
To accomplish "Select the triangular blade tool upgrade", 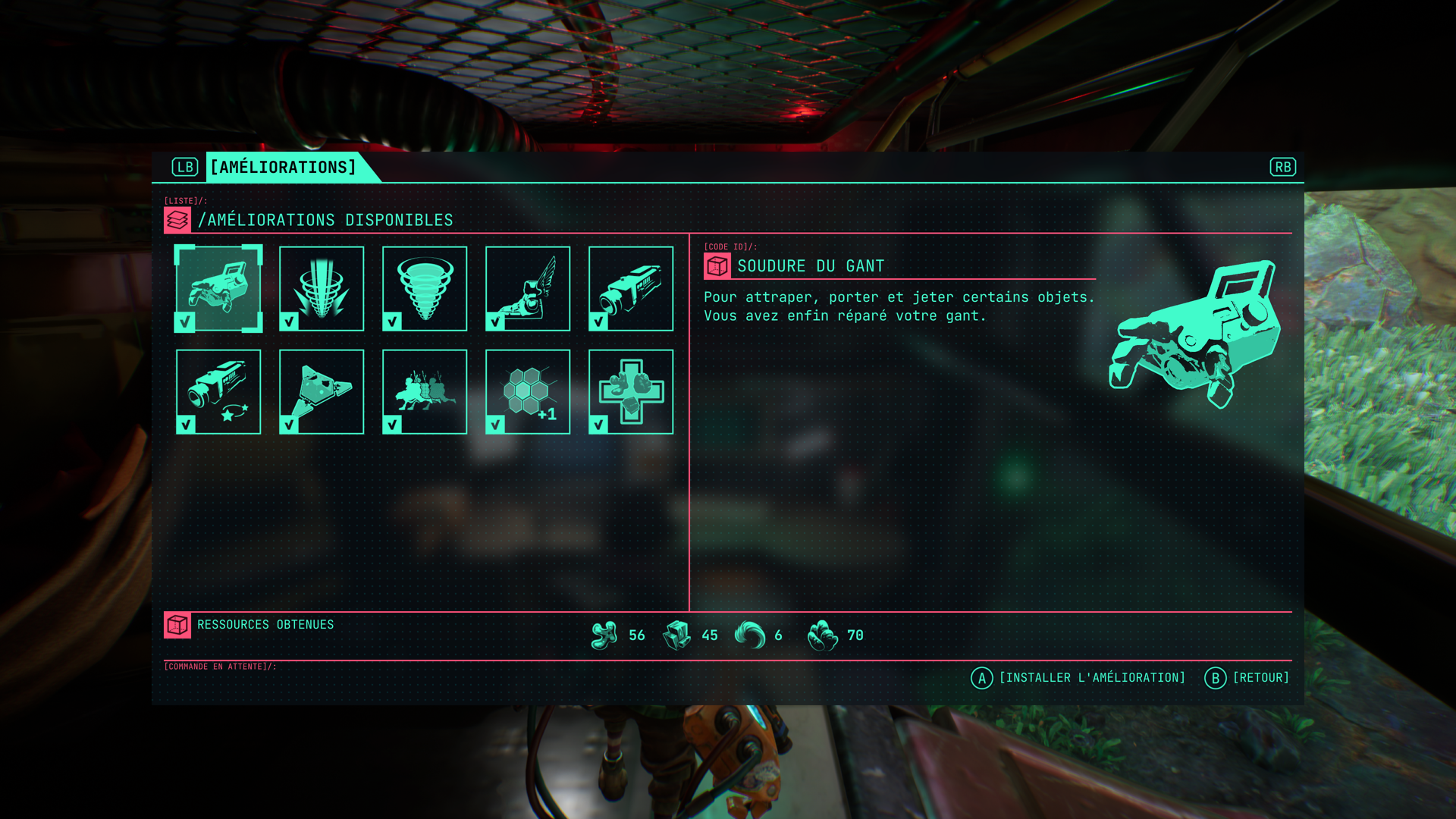I will tap(322, 391).
